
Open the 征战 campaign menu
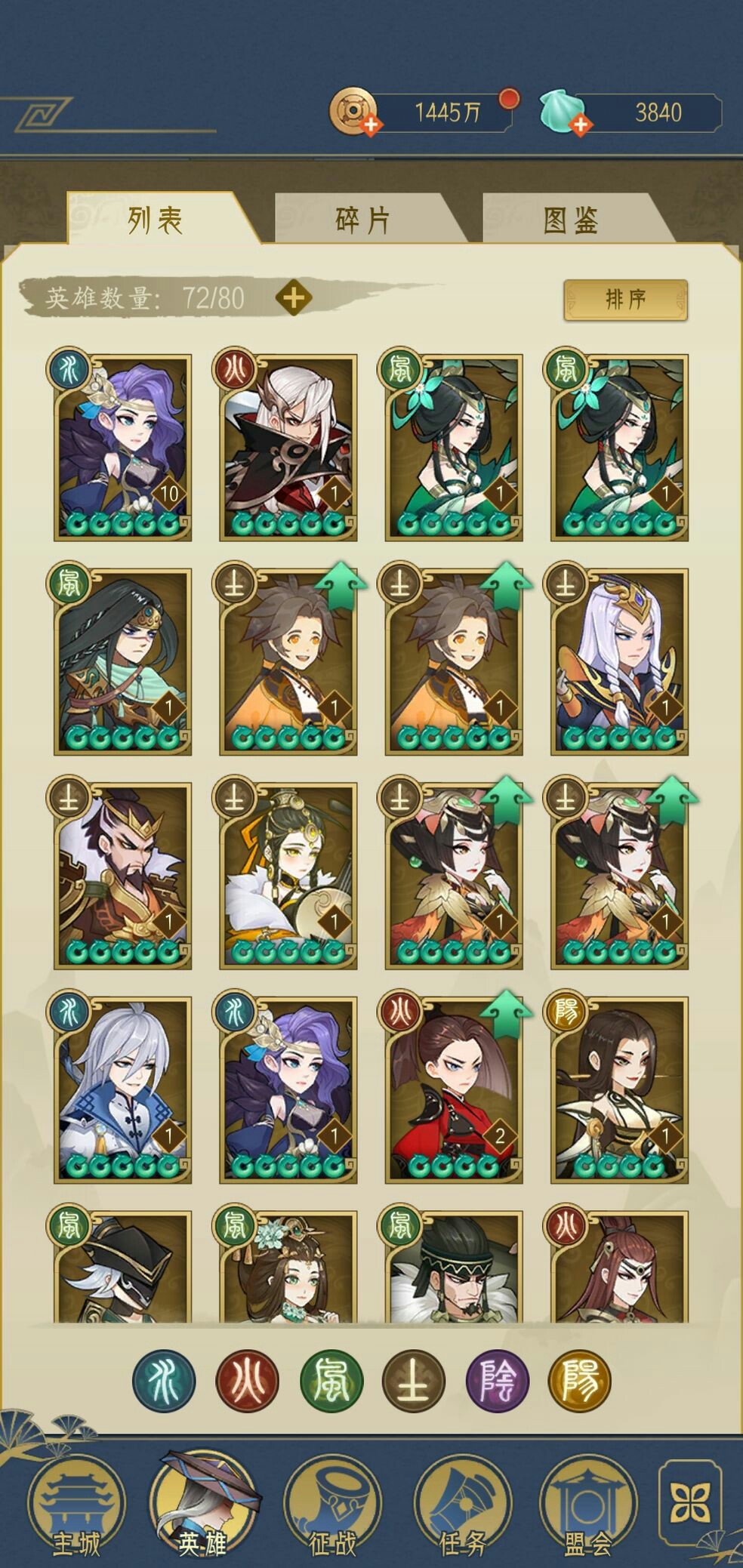(x=332, y=1504)
